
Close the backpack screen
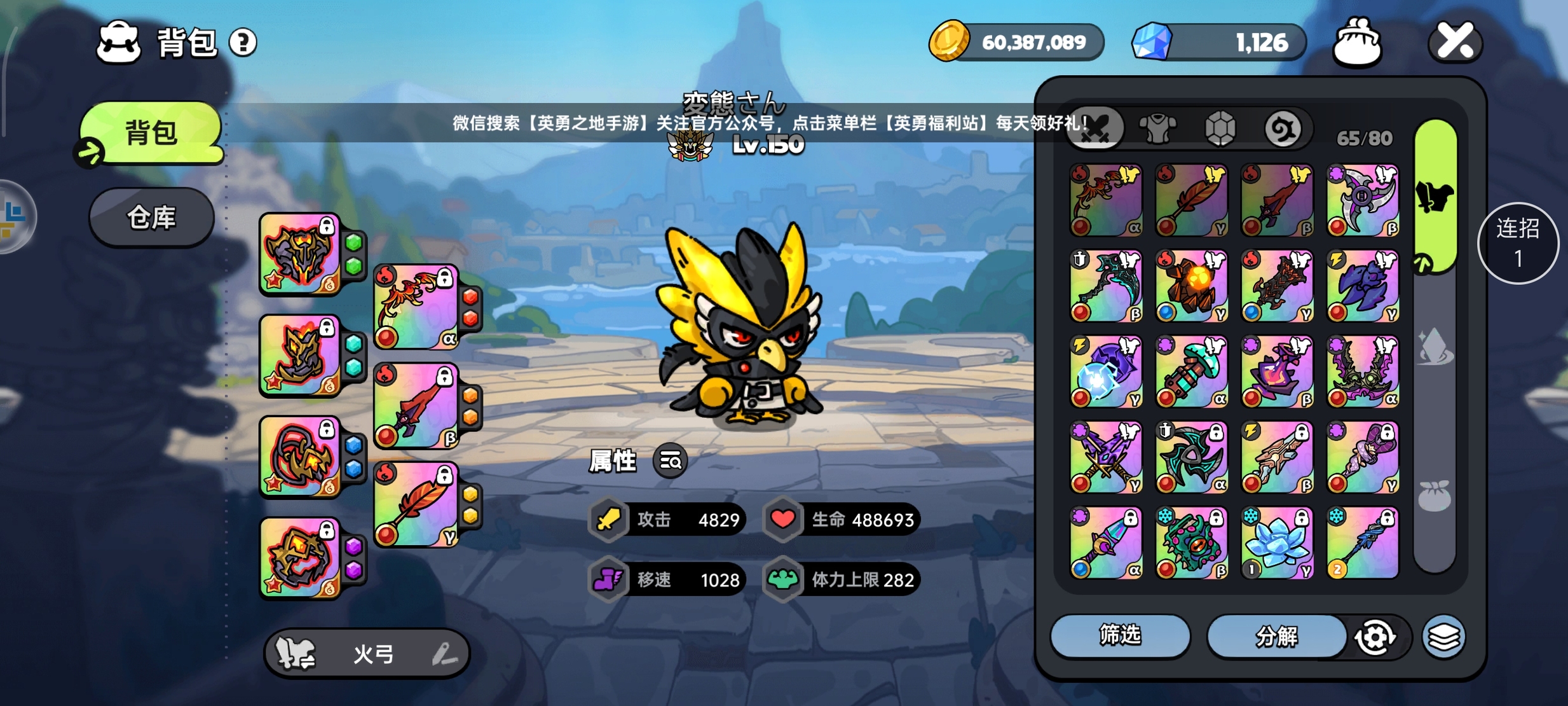click(x=1454, y=43)
